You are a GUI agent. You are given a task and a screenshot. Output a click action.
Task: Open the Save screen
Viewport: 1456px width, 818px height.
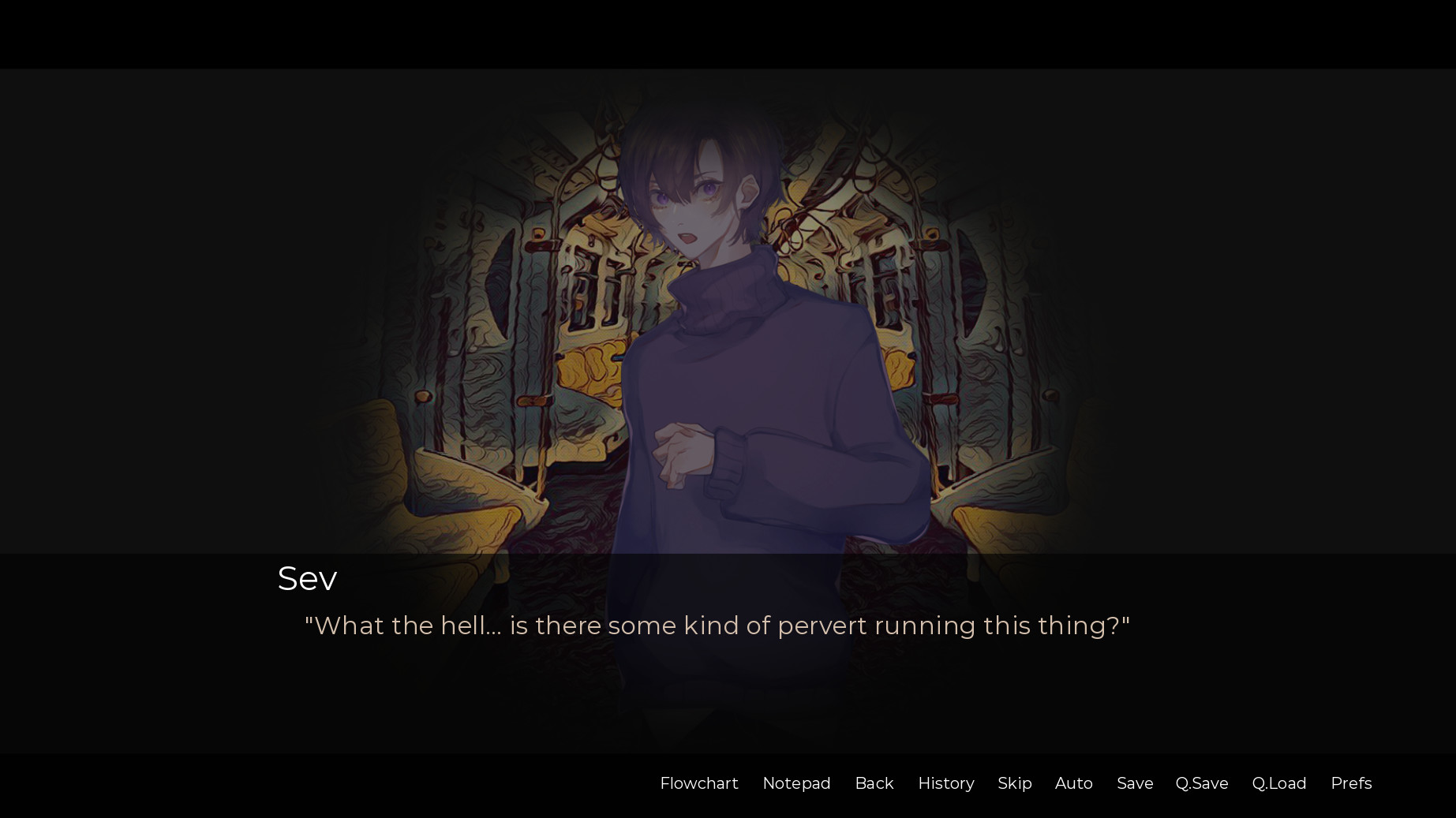[x=1134, y=783]
